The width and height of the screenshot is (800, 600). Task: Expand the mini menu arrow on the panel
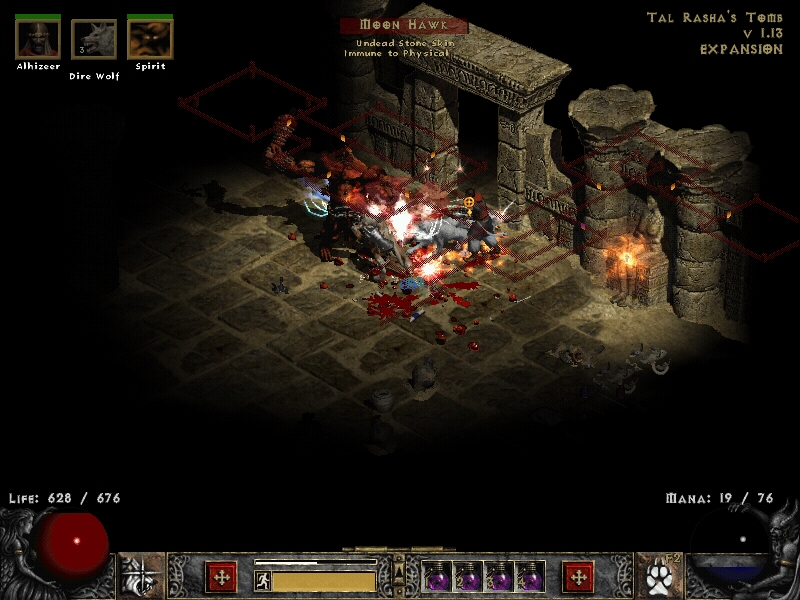point(399,571)
